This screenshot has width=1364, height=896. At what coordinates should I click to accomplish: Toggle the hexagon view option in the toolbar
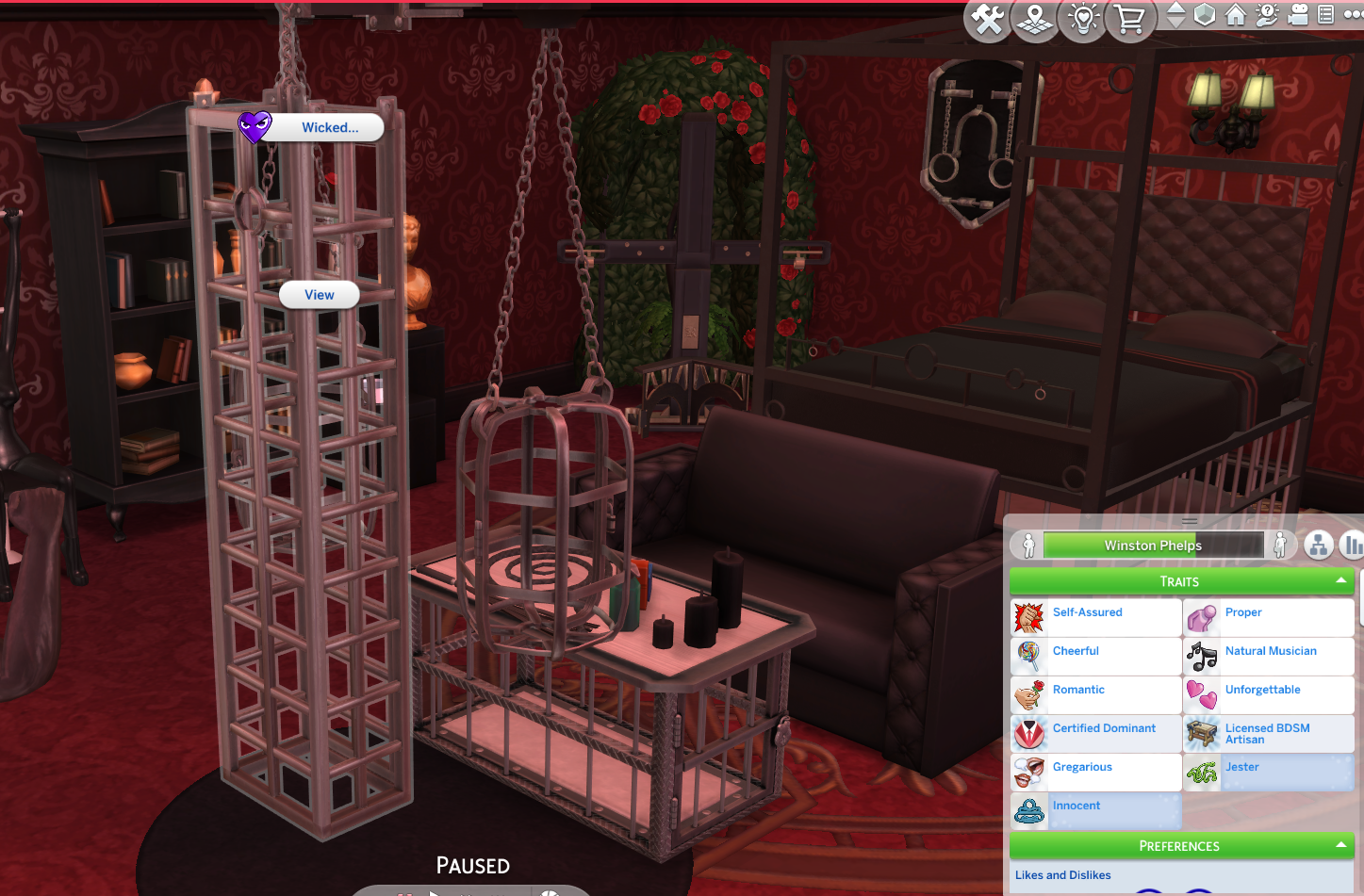(1204, 15)
